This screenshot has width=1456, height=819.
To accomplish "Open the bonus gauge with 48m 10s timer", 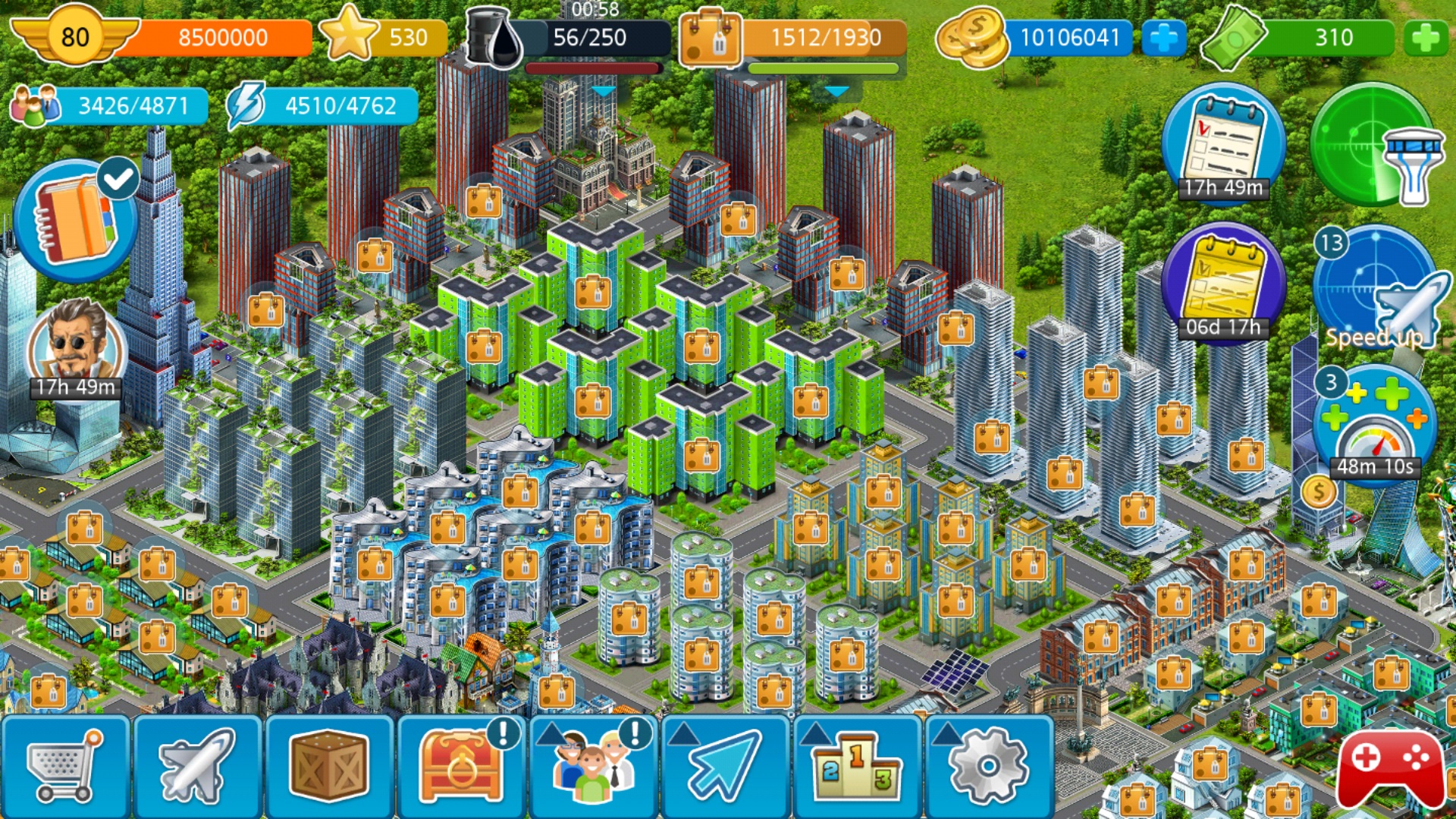I will (1374, 428).
